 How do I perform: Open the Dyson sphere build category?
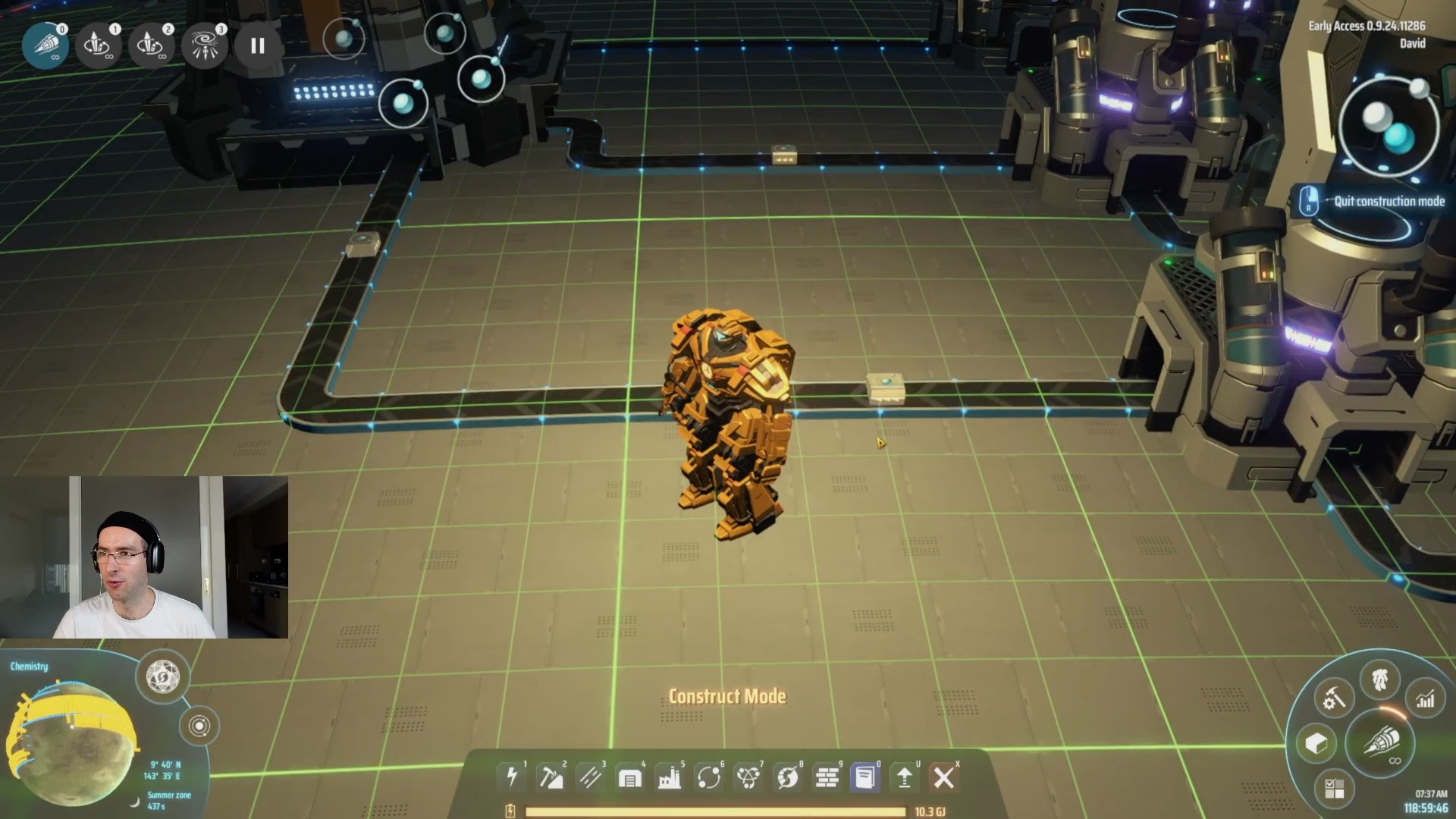point(787,777)
